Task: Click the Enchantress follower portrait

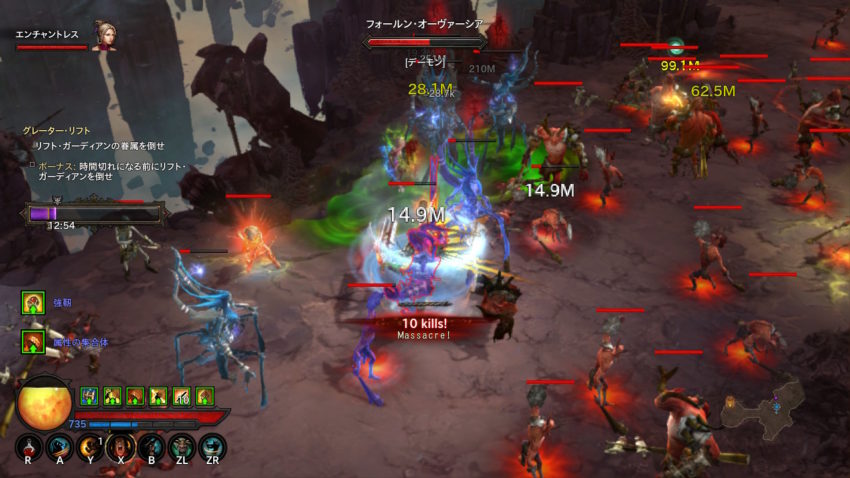Action: [x=101, y=35]
